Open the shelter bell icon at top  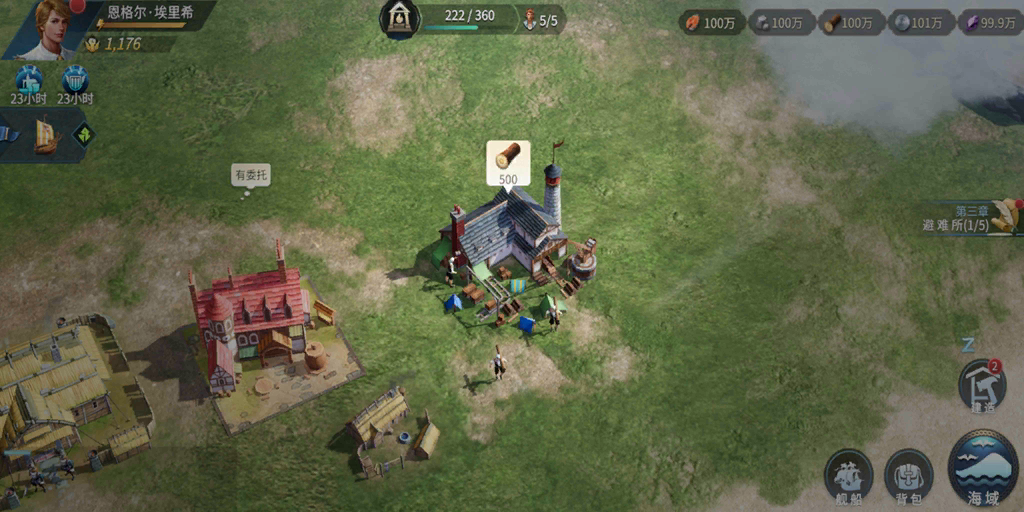pyautogui.click(x=399, y=19)
